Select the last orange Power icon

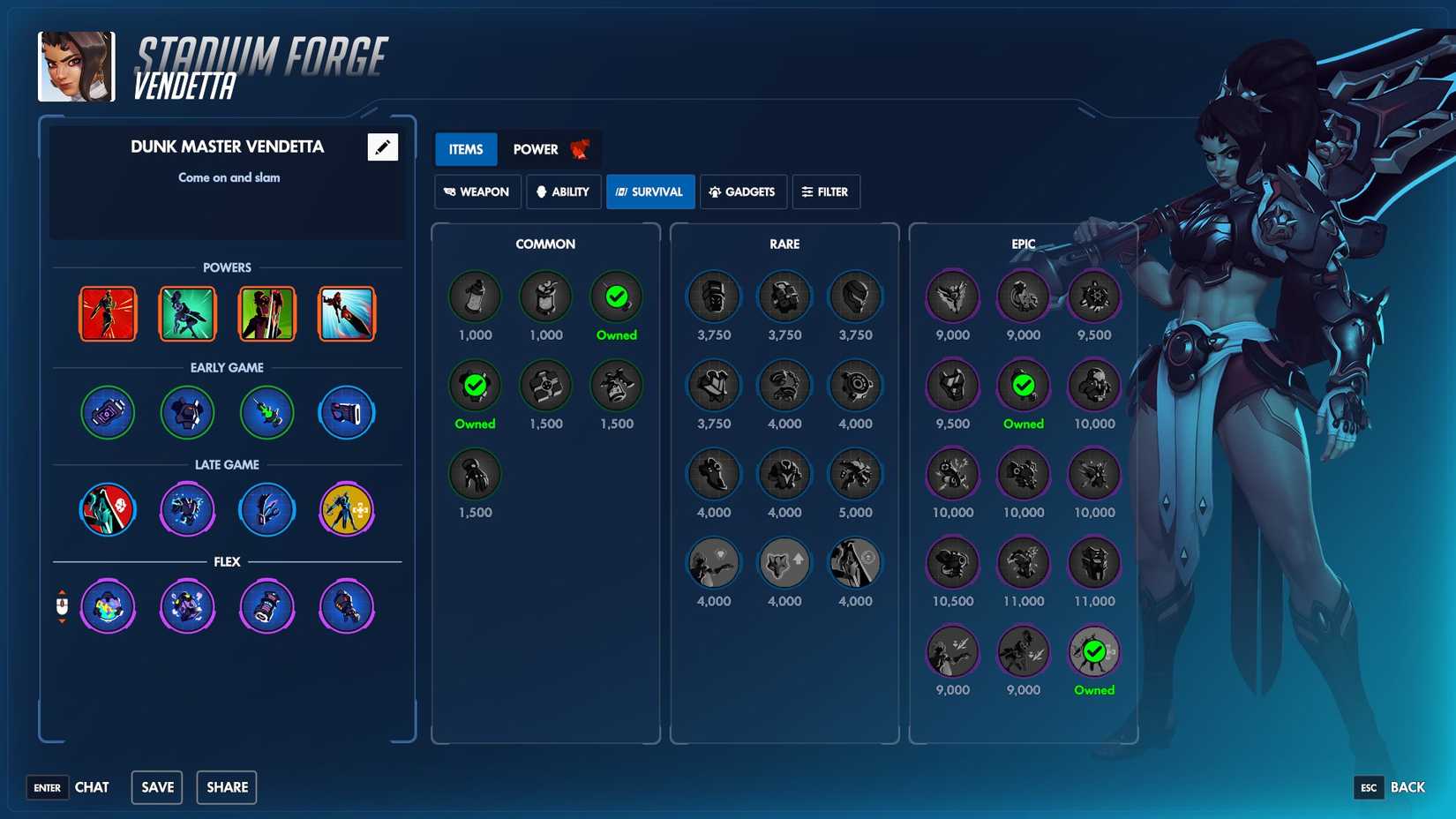346,313
